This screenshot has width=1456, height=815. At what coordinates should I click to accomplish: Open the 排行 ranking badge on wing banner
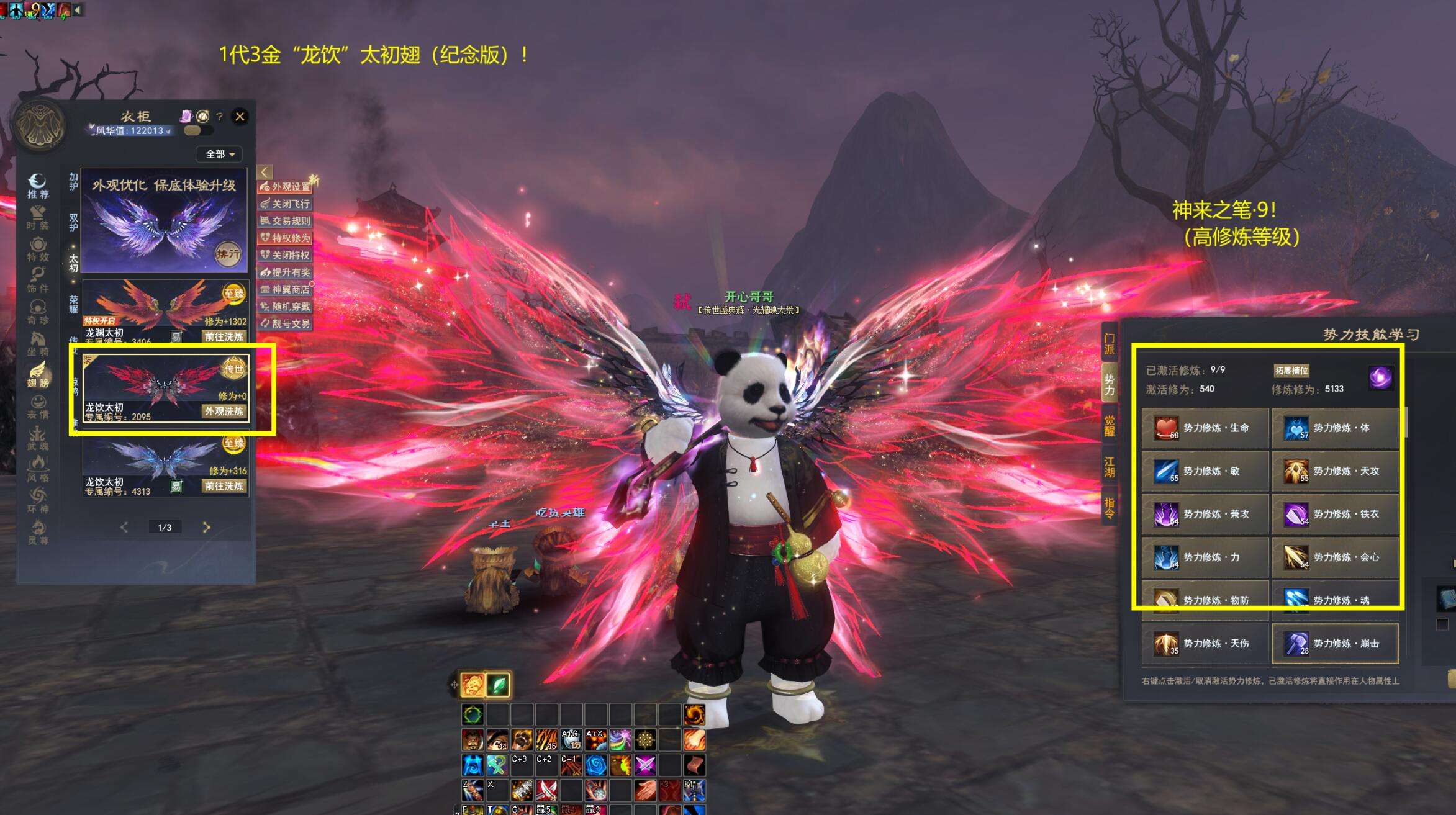228,253
